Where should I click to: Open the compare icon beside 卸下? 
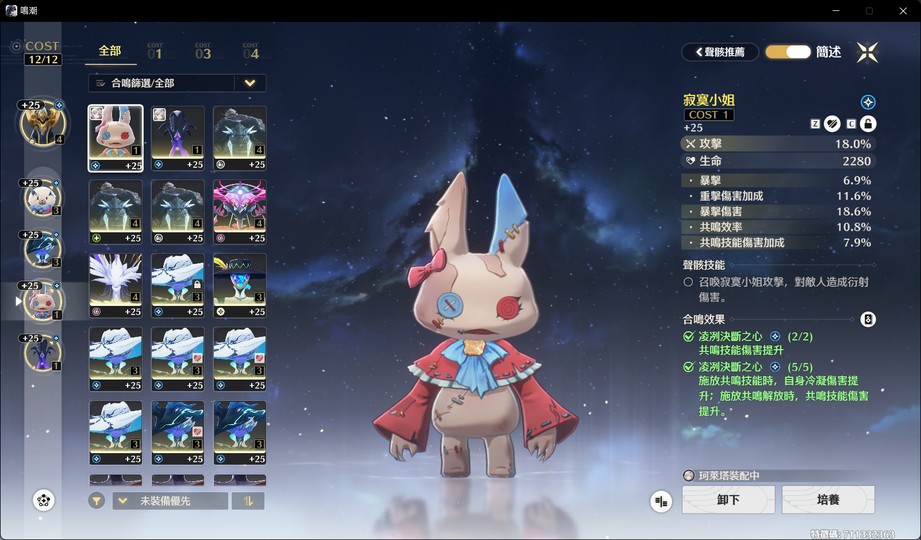click(661, 500)
